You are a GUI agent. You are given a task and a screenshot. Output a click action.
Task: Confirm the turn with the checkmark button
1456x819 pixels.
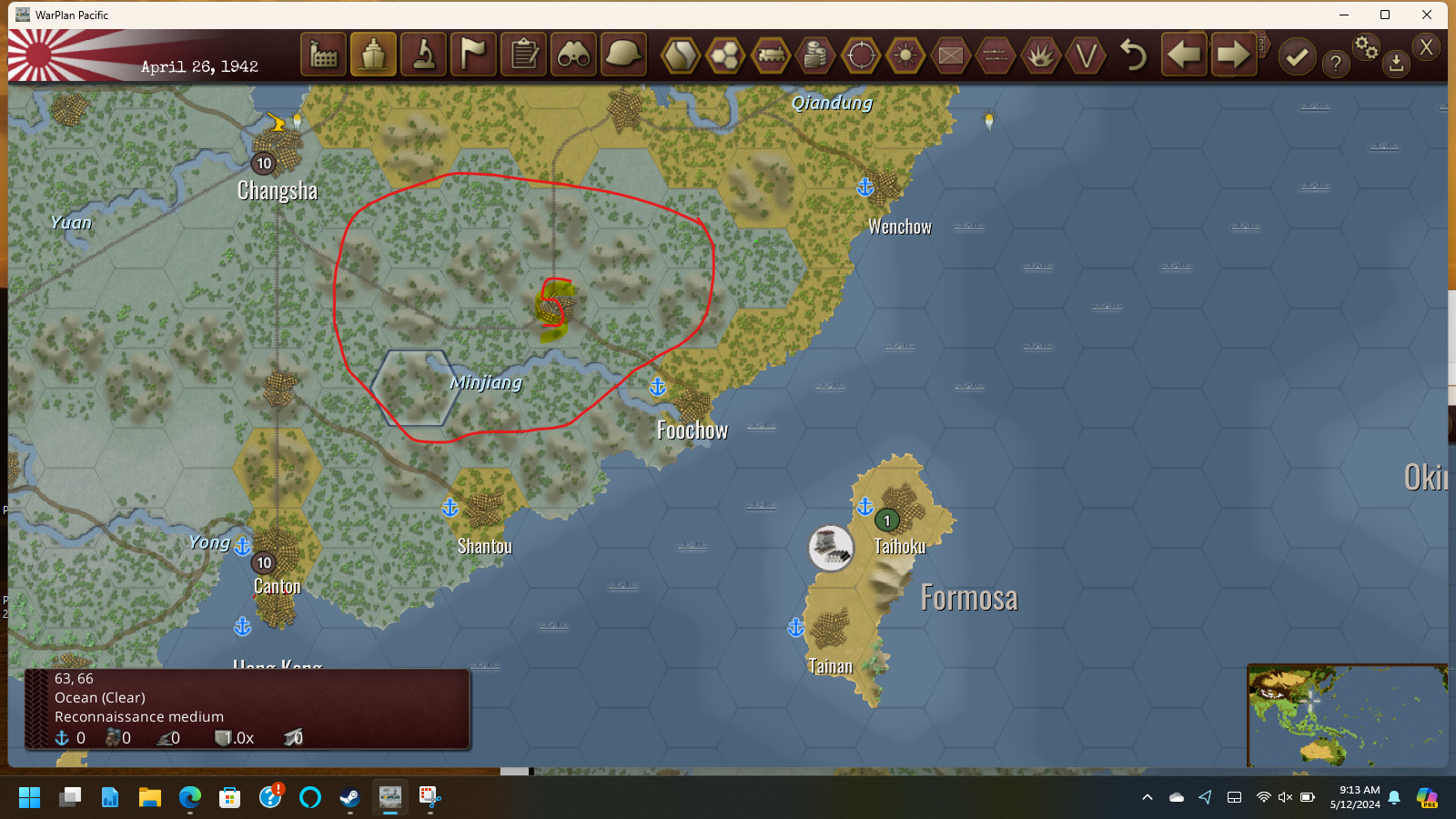click(1297, 55)
